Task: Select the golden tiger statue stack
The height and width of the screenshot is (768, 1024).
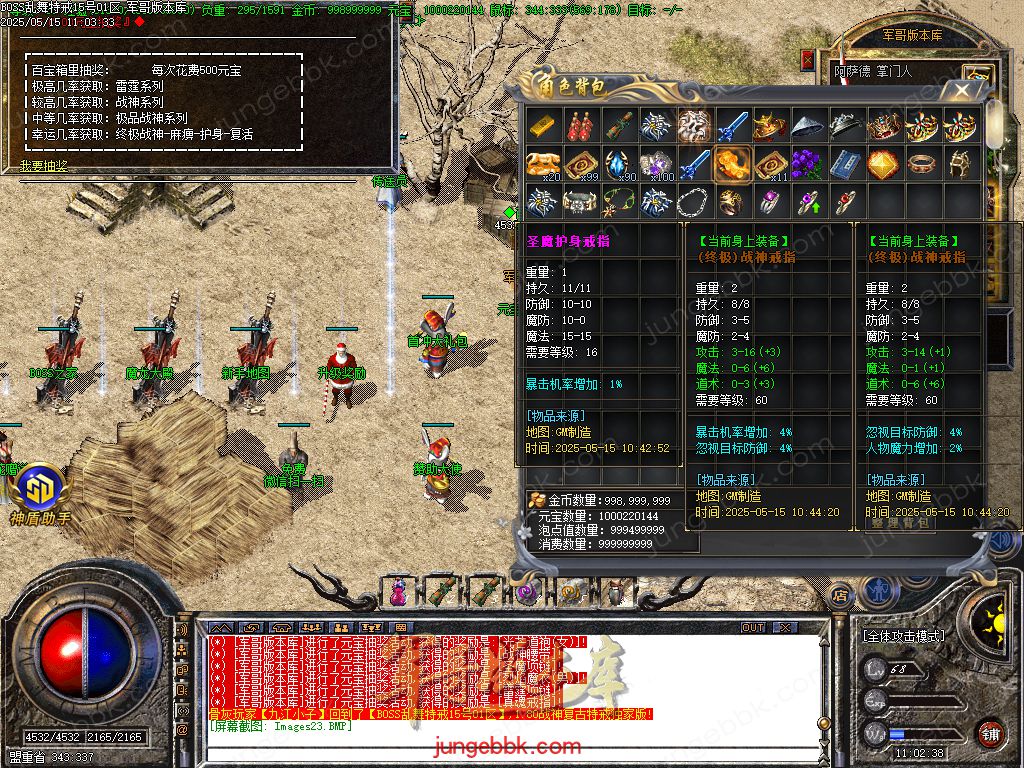Action: [544, 163]
